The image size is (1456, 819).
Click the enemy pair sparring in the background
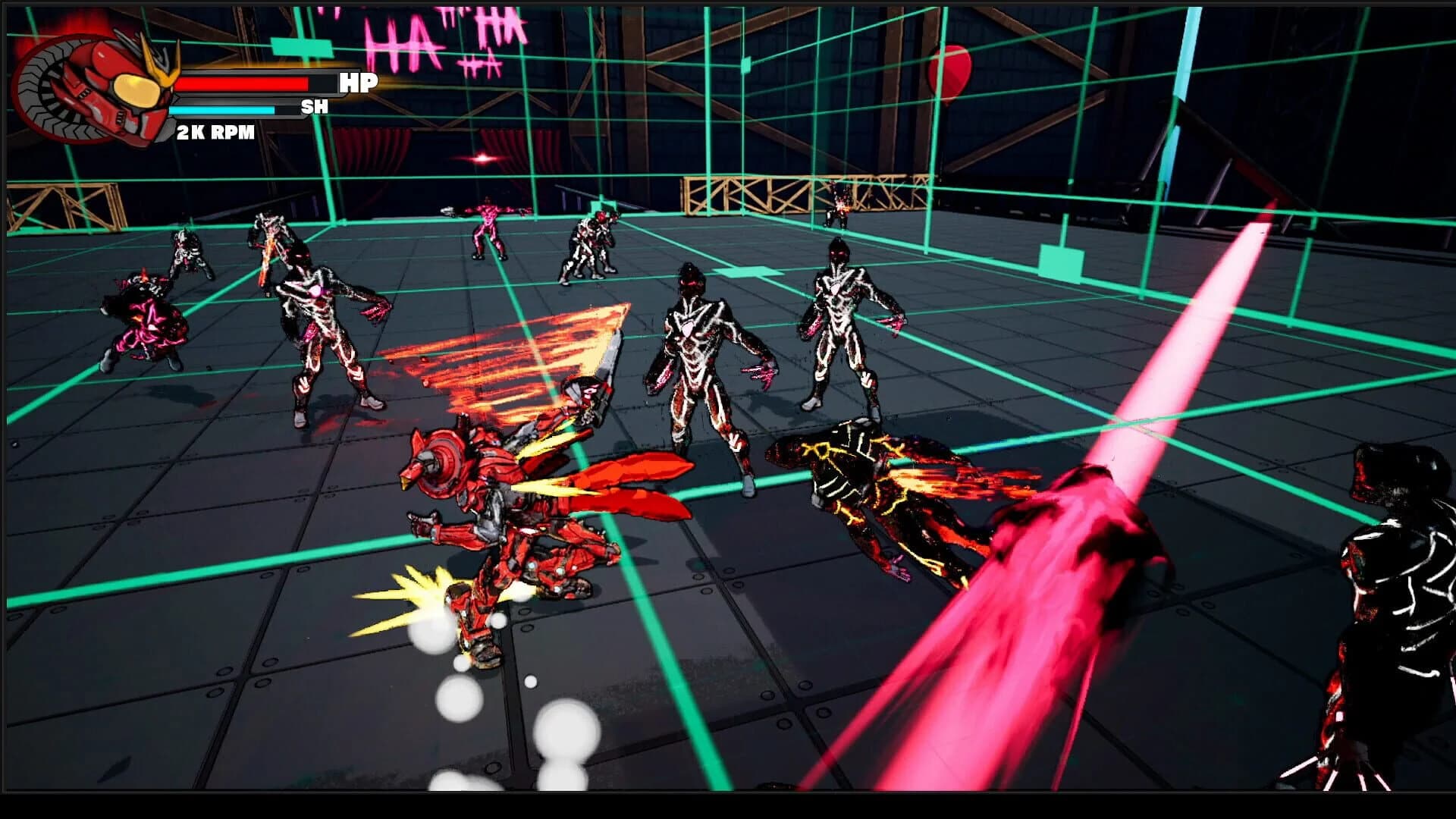pyautogui.click(x=591, y=246)
